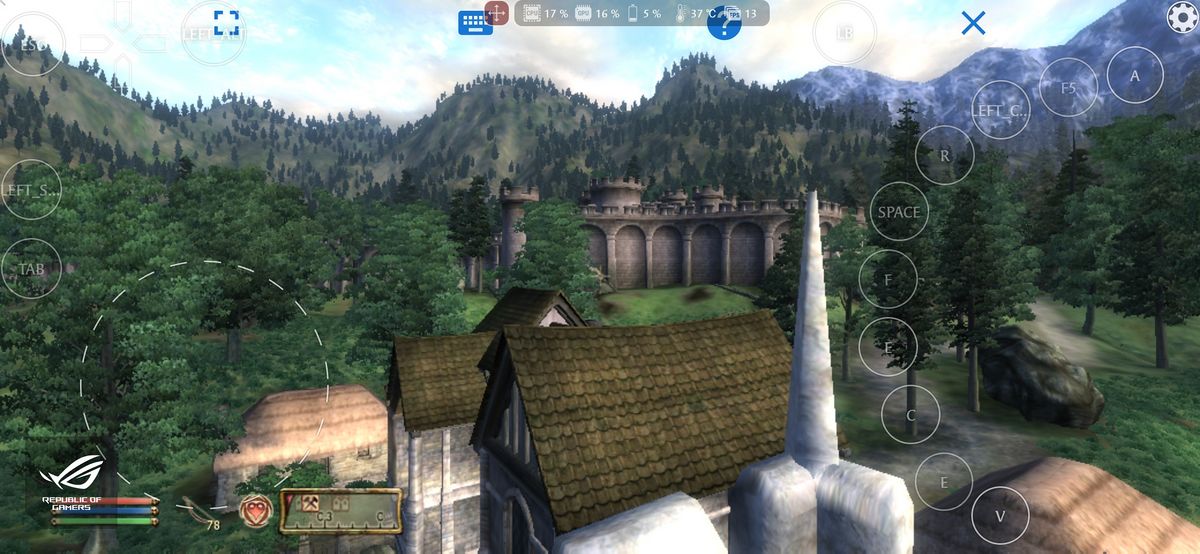Toggle the blue corner-brackets fullscreen icon
The image size is (1200, 554).
click(x=227, y=23)
